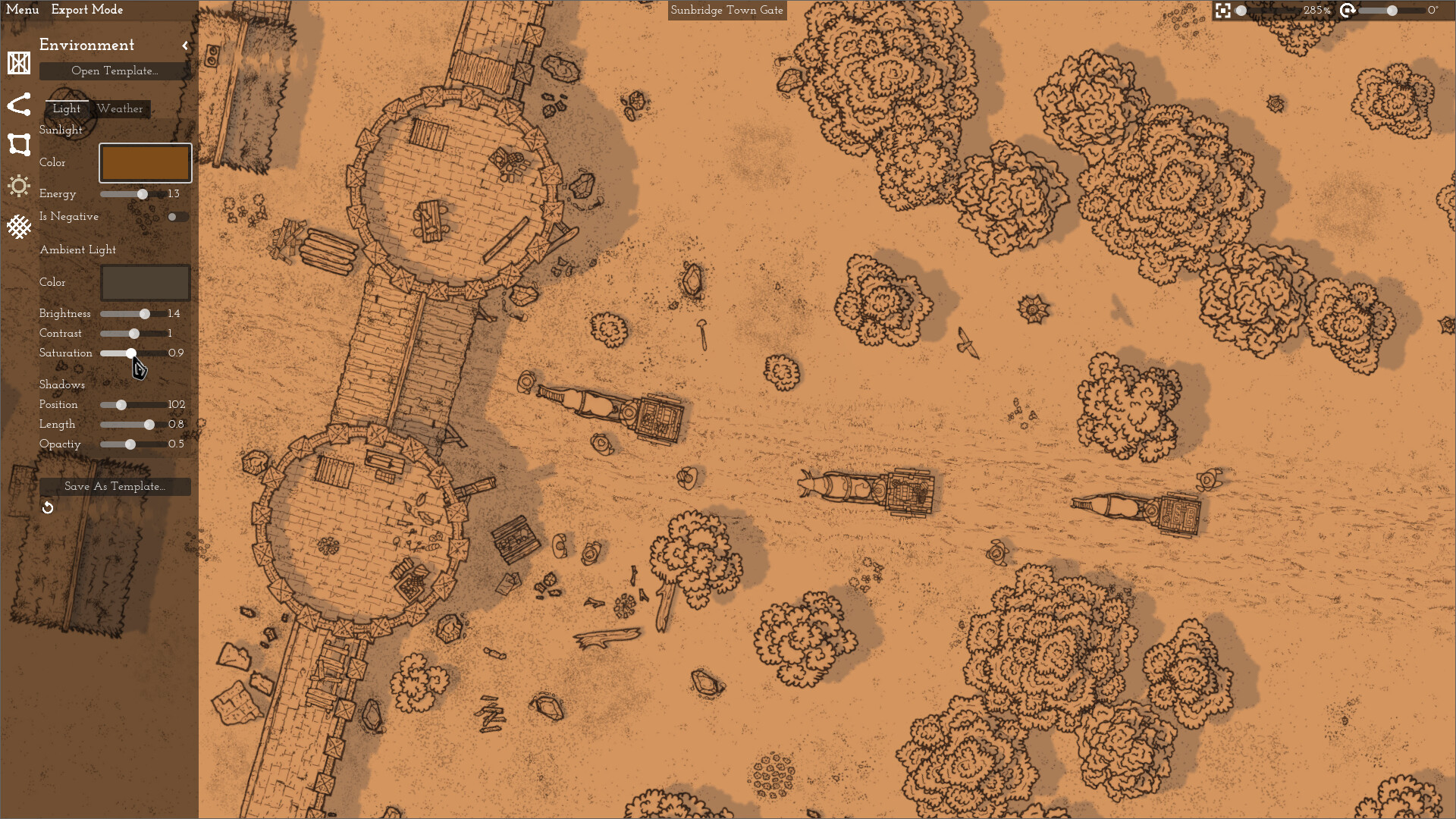Viewport: 1456px width, 819px height.
Task: Open the Ambient Light color swatch
Action: tap(145, 282)
